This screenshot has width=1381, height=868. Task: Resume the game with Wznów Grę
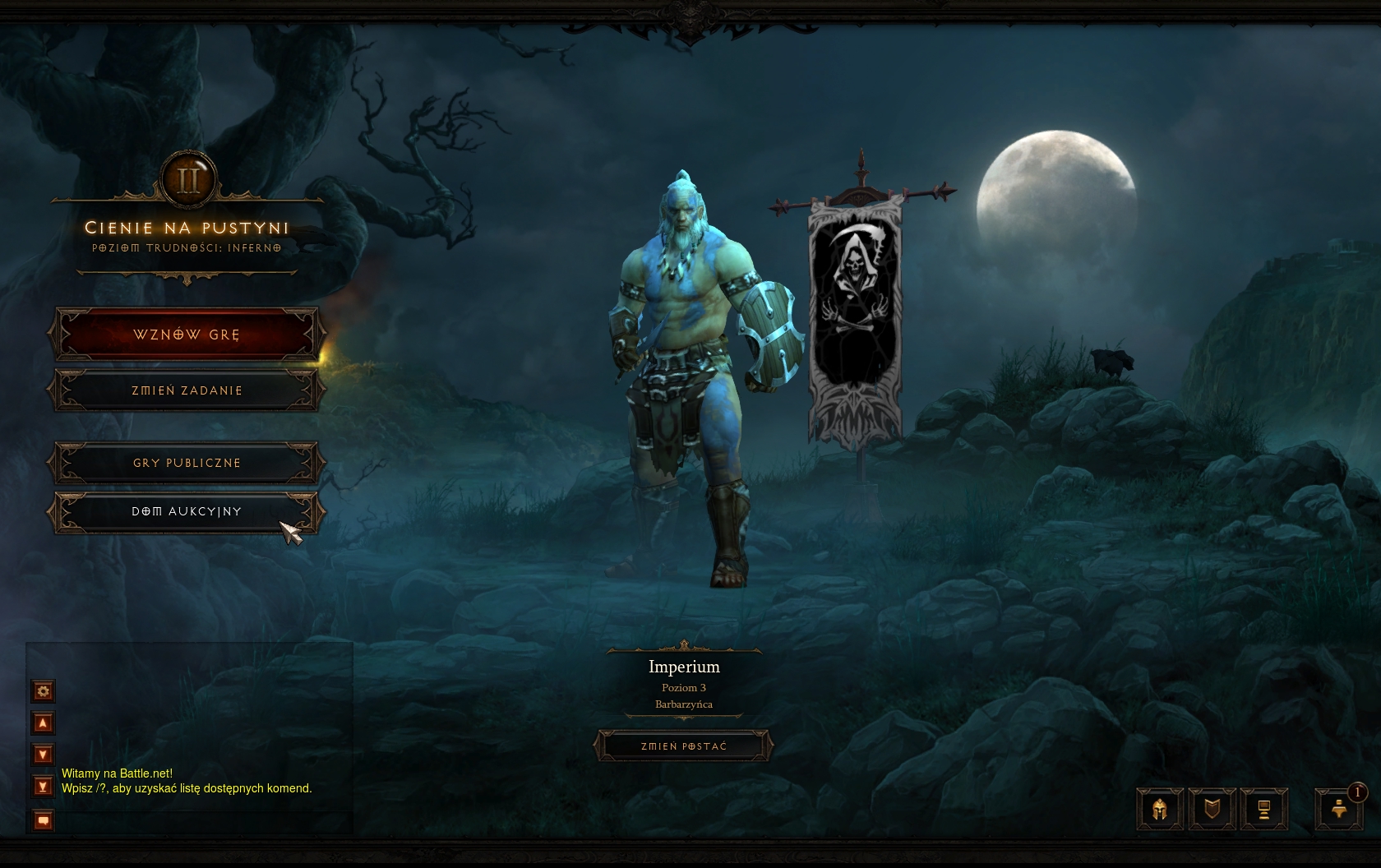click(187, 335)
